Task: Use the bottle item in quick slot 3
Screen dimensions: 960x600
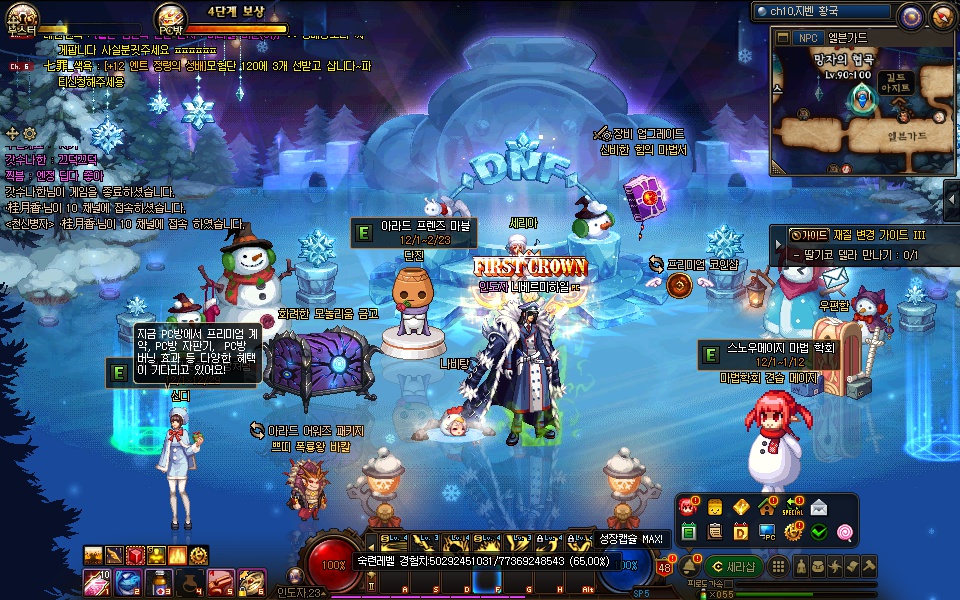Action: click(159, 581)
